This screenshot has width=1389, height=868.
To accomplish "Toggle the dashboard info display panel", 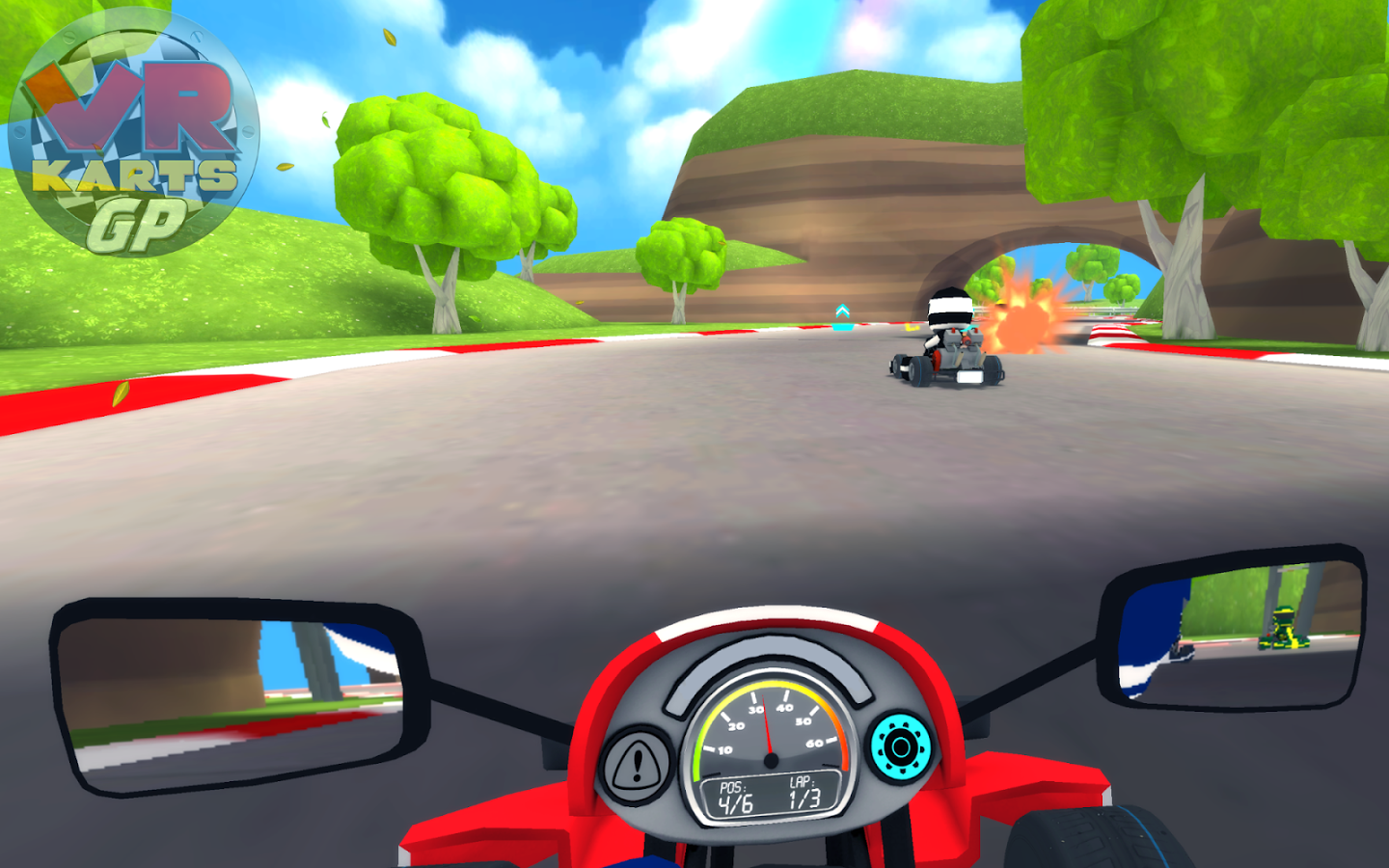I will click(x=769, y=797).
